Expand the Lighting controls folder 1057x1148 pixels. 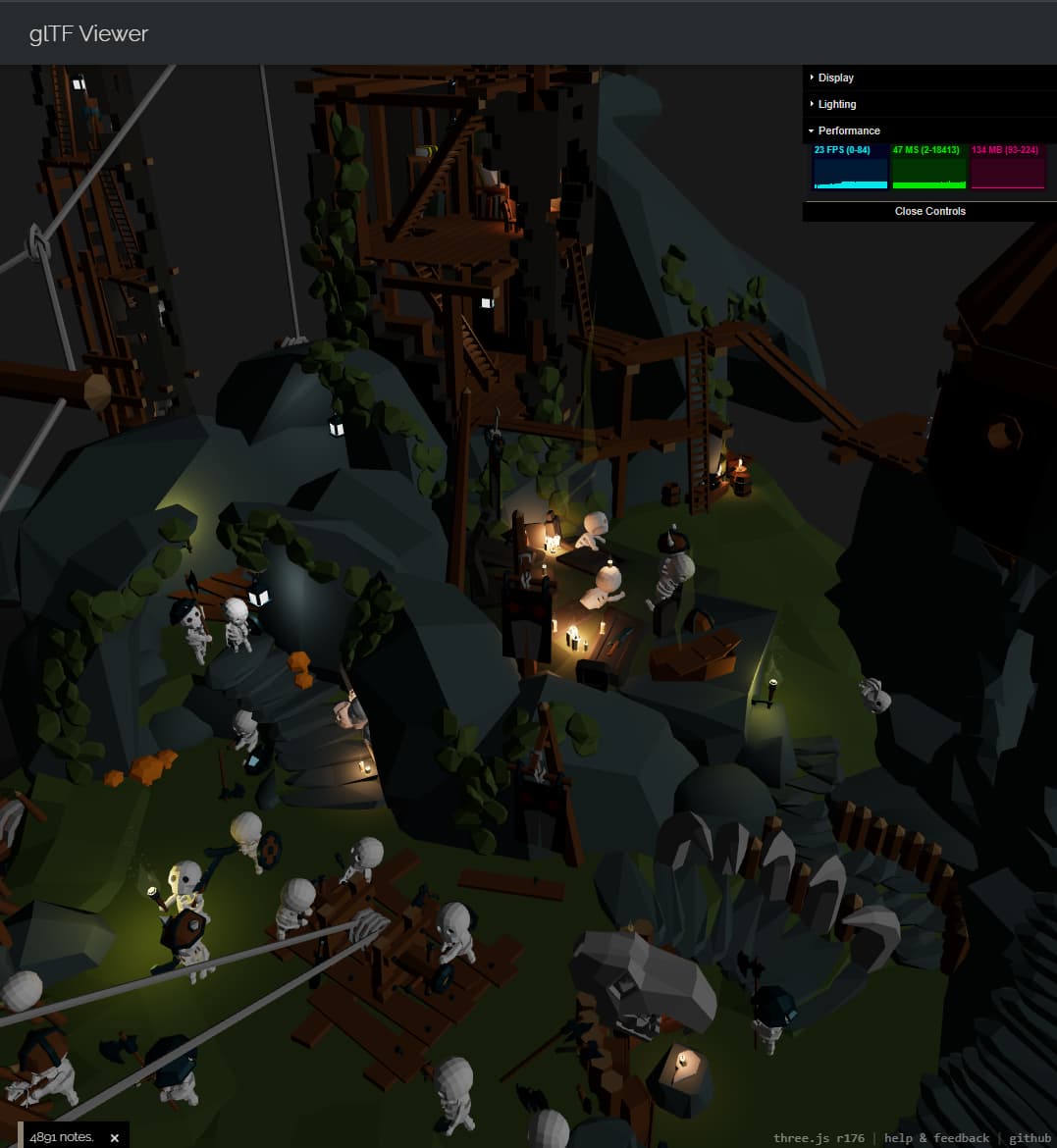click(x=837, y=104)
